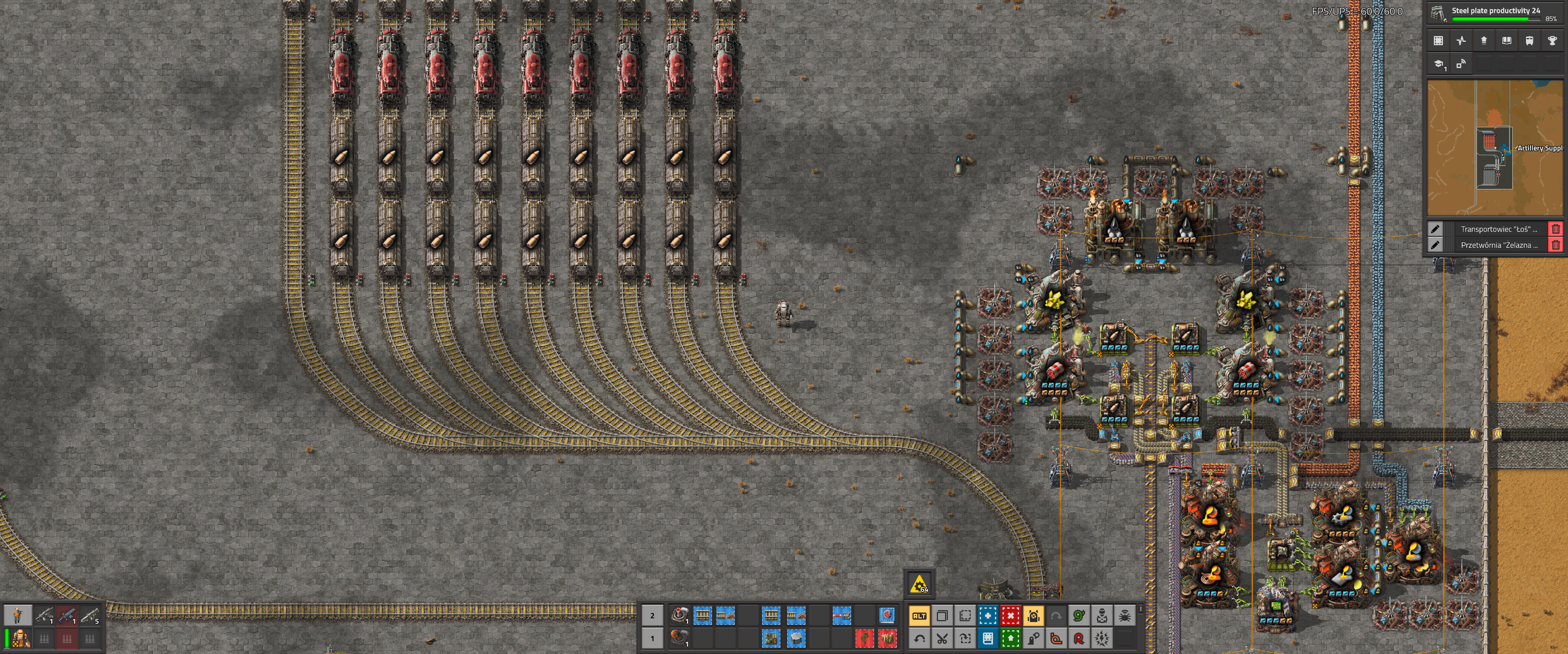The height and width of the screenshot is (654, 1568).
Task: Open the character portrait button
Action: pos(18,615)
